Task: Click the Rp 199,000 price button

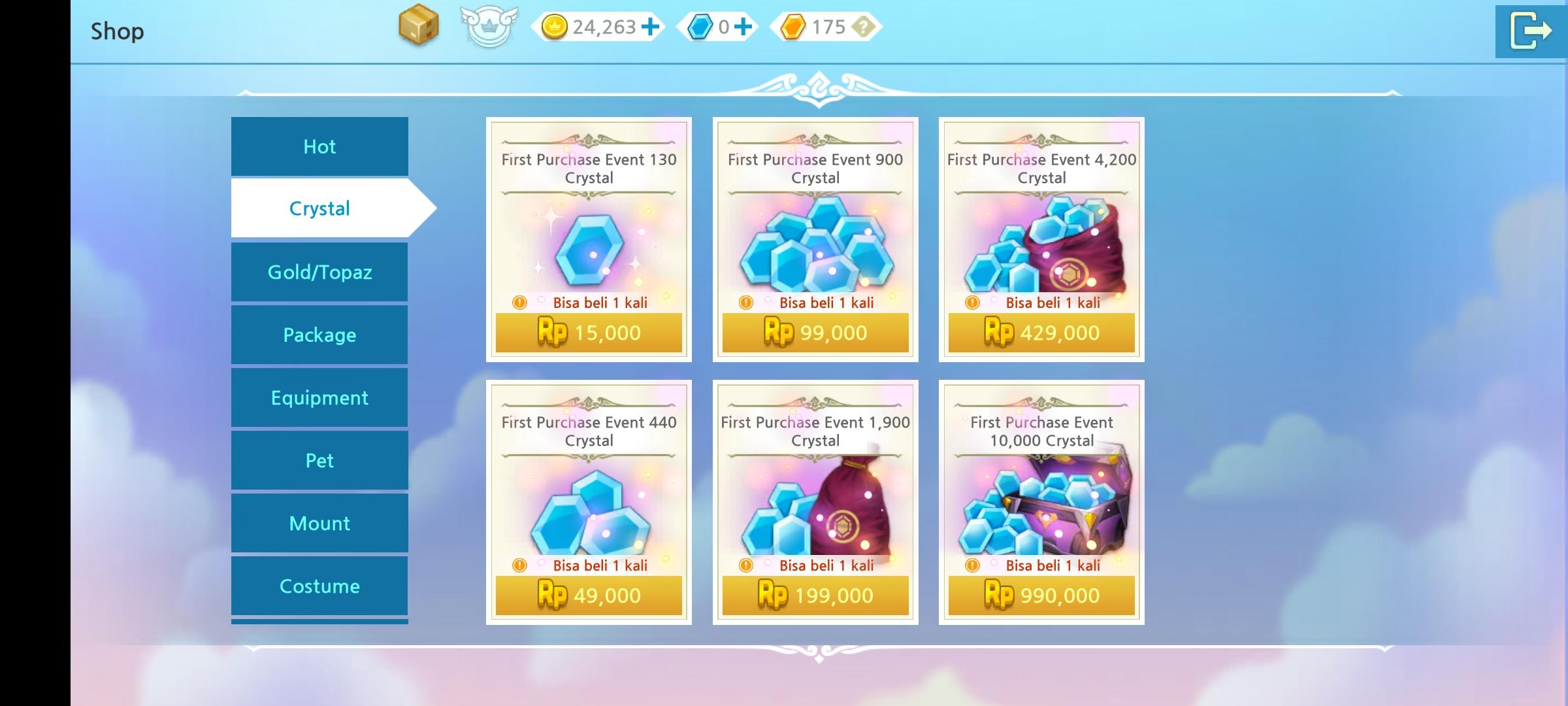Action: click(x=815, y=596)
